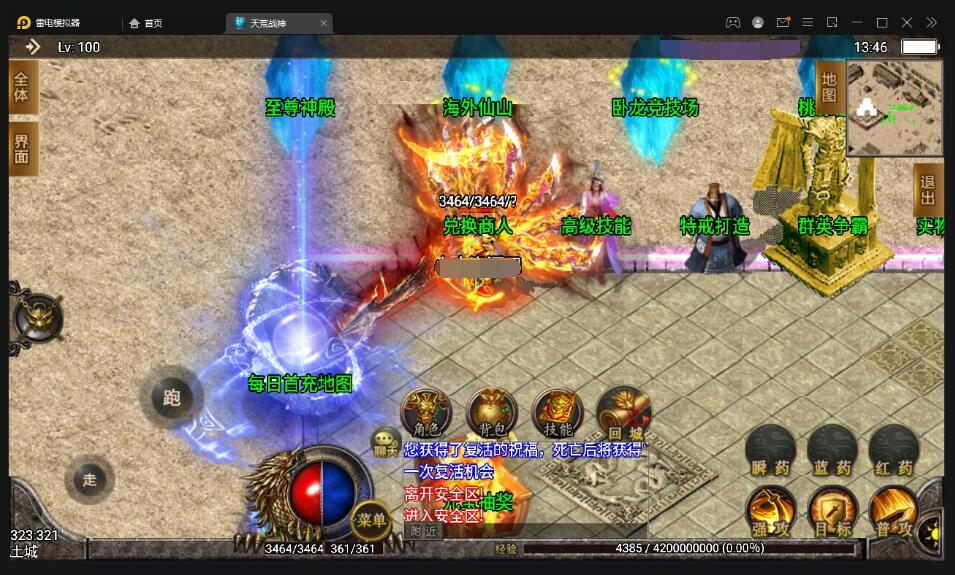
Task: Close the emulator window
Action: (906, 22)
